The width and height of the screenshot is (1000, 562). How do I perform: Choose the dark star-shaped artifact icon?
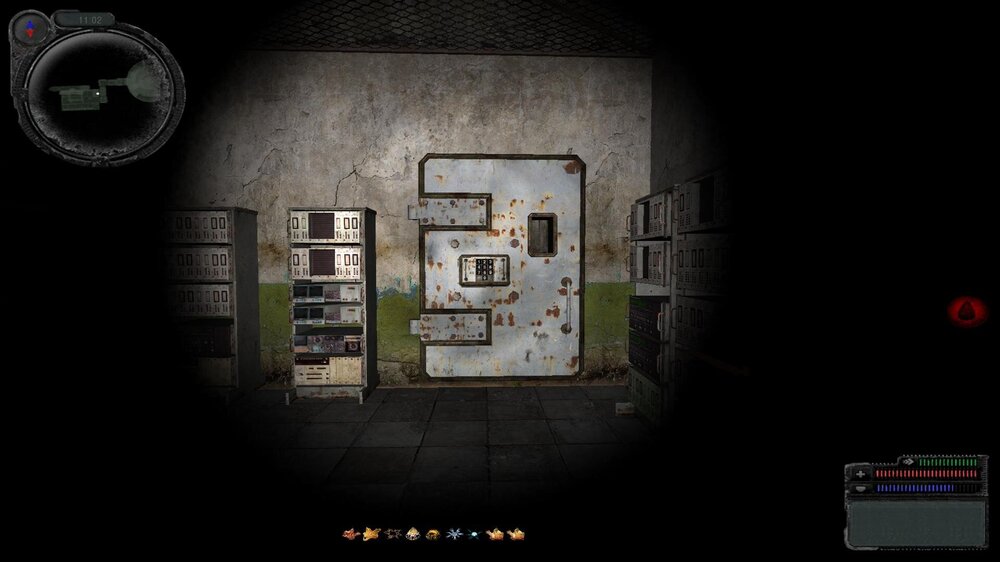click(392, 534)
